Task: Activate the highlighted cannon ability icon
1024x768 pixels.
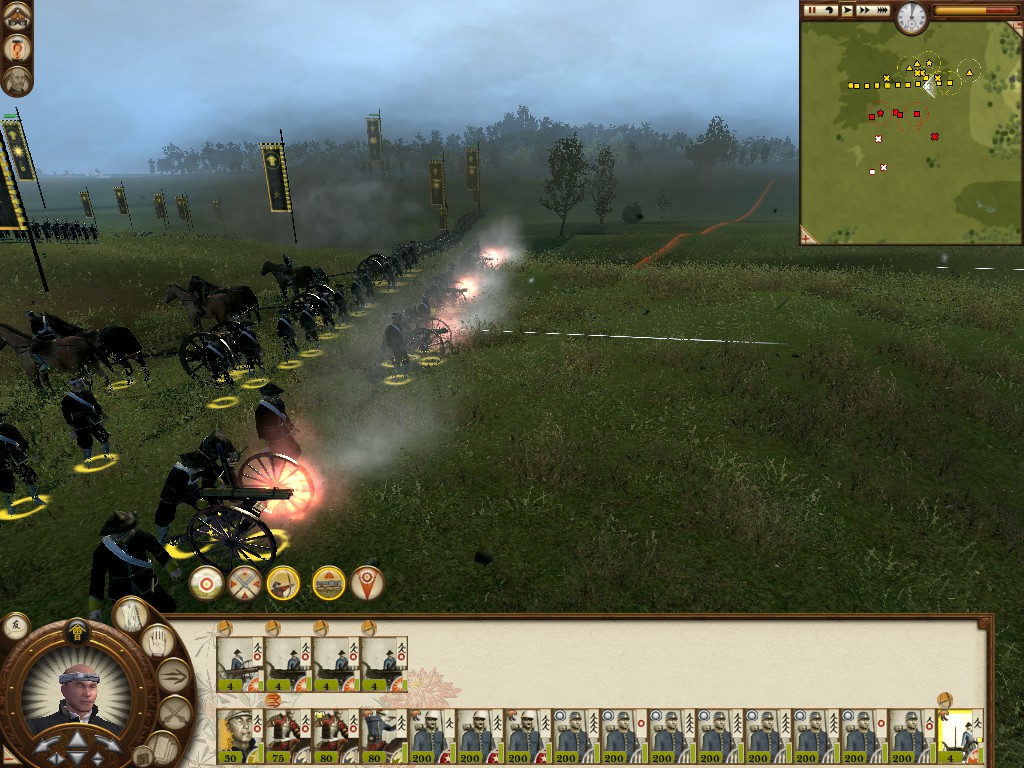Action: [328, 582]
